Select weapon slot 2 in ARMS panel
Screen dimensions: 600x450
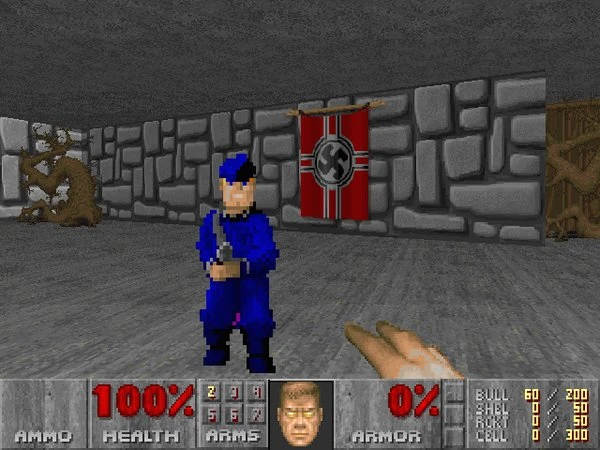[x=212, y=394]
